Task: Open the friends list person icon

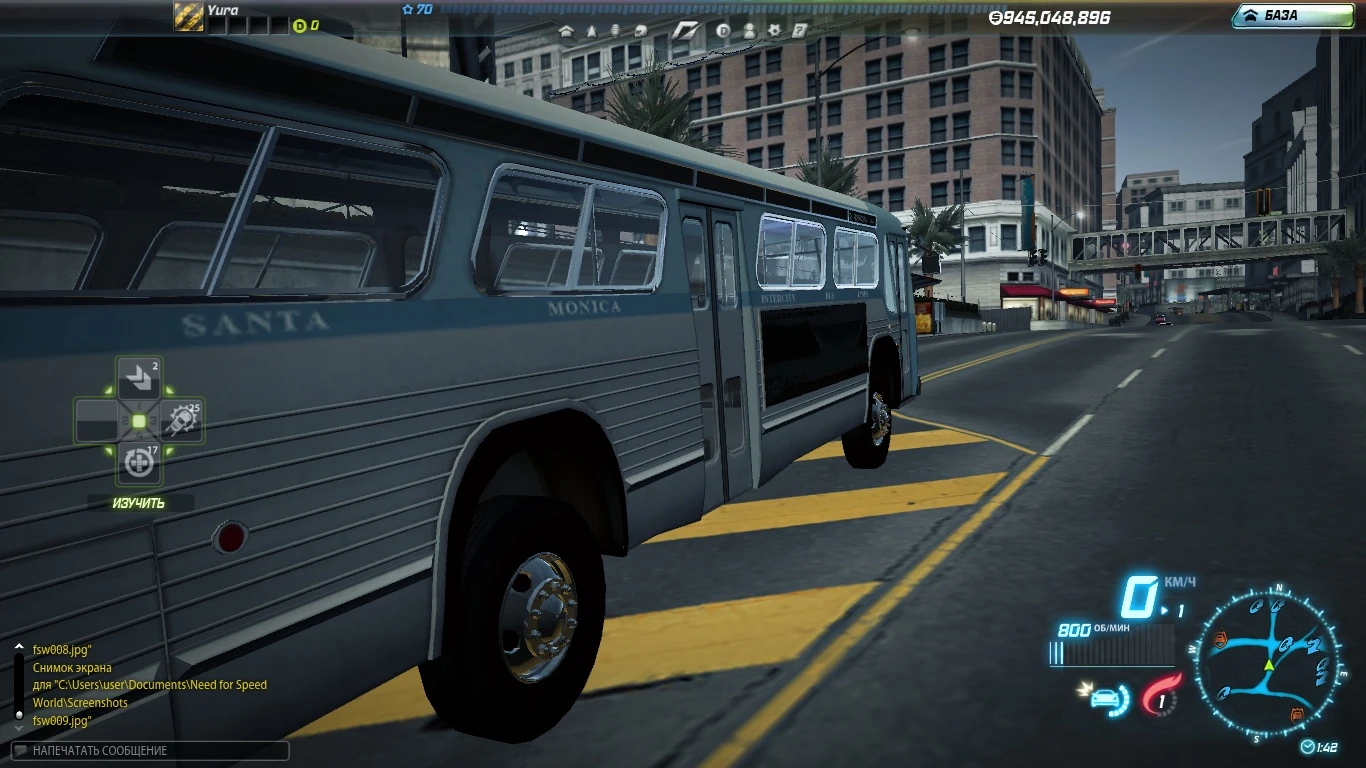Action: 749,31
